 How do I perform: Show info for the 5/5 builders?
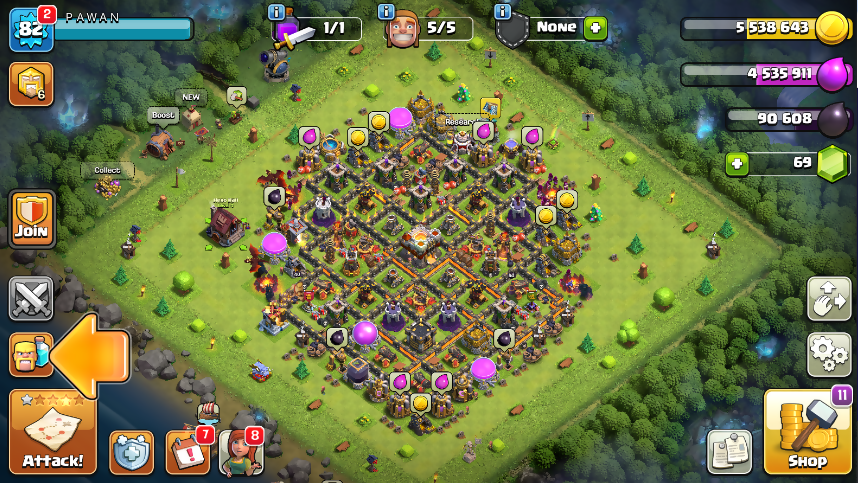[x=386, y=12]
